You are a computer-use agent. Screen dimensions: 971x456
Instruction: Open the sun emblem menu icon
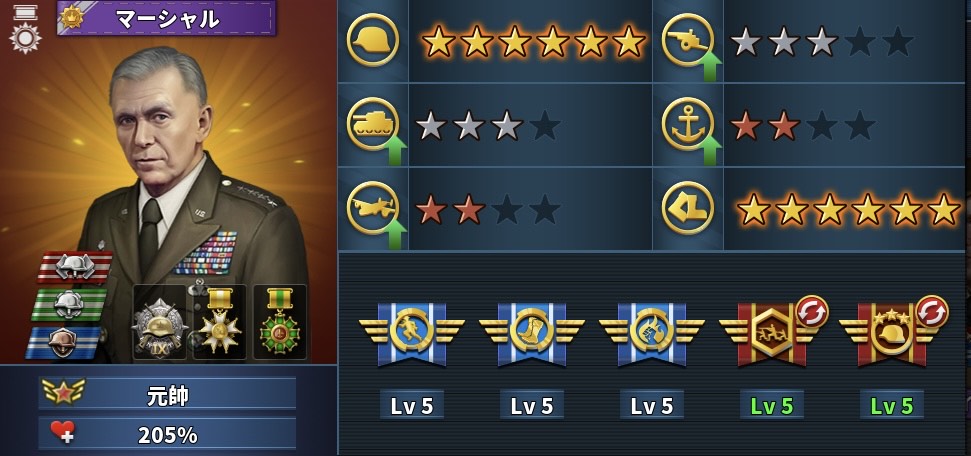click(24, 38)
